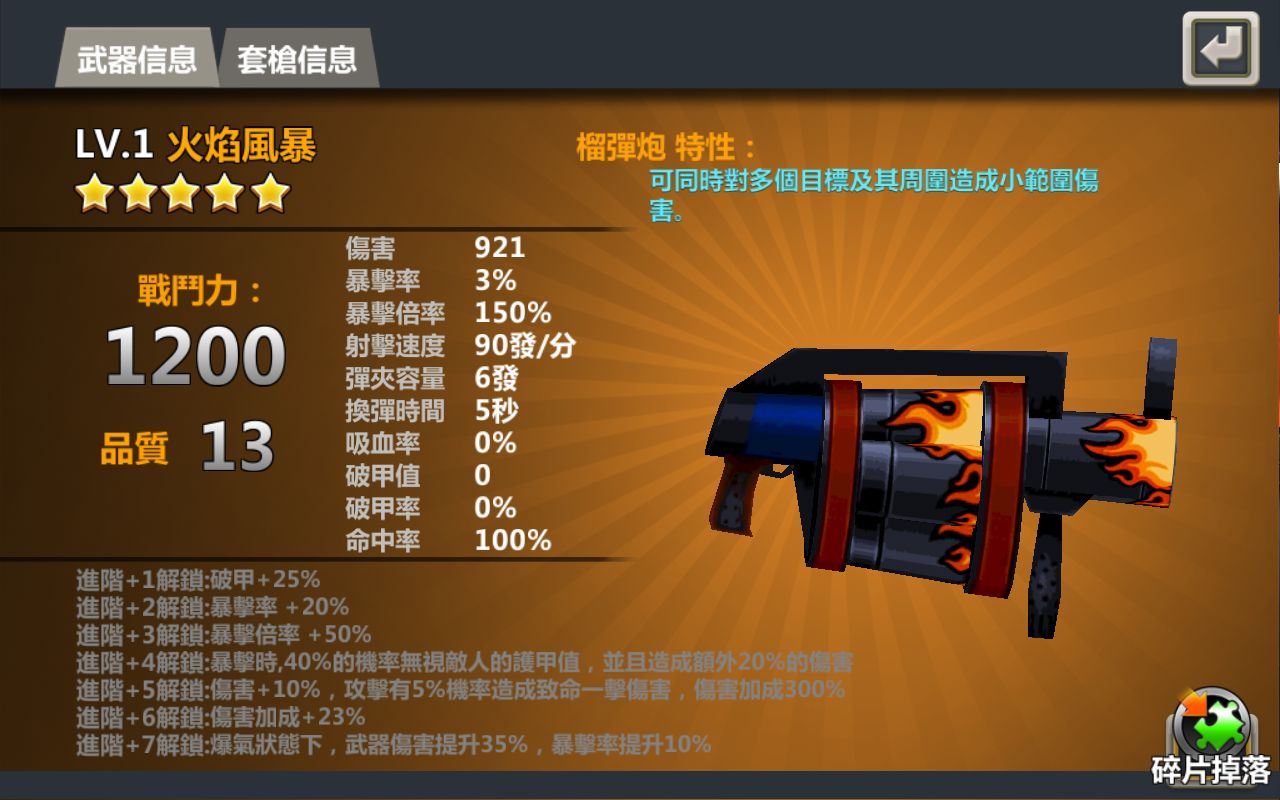Select the fourth rating star
Viewport: 1280px width, 800px height.
point(224,193)
